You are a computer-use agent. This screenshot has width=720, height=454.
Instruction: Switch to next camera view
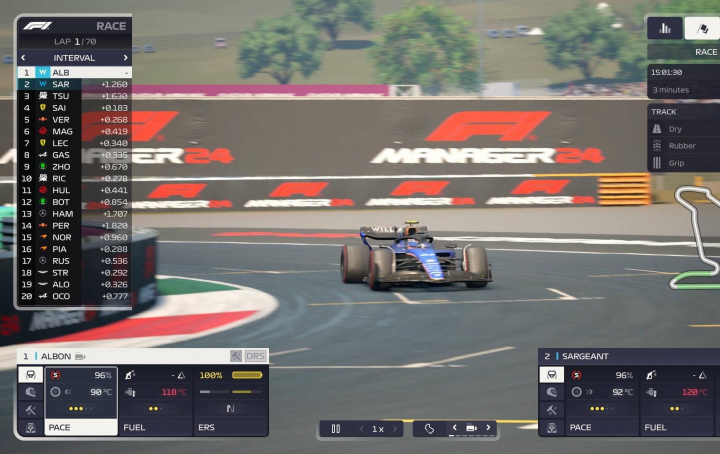click(x=488, y=429)
